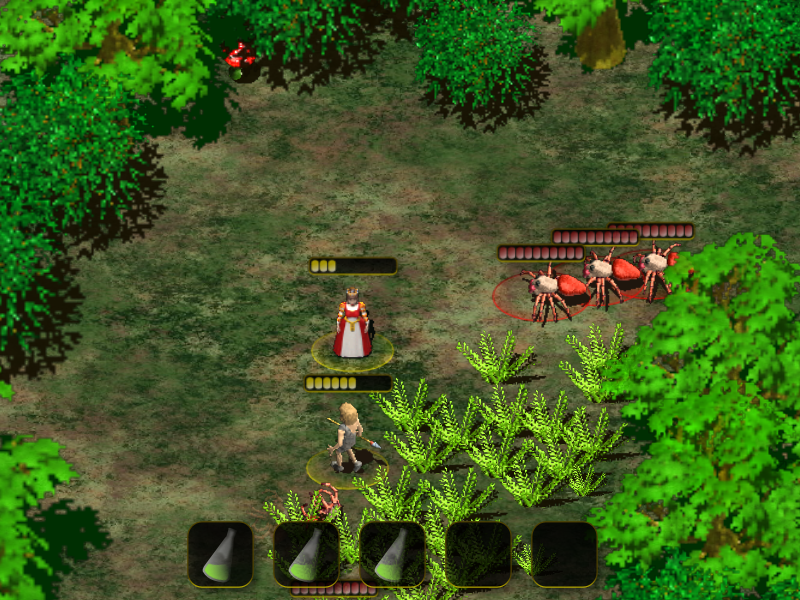800x600 pixels.
Task: Target the spider with the red circle
Action: pos(545,293)
